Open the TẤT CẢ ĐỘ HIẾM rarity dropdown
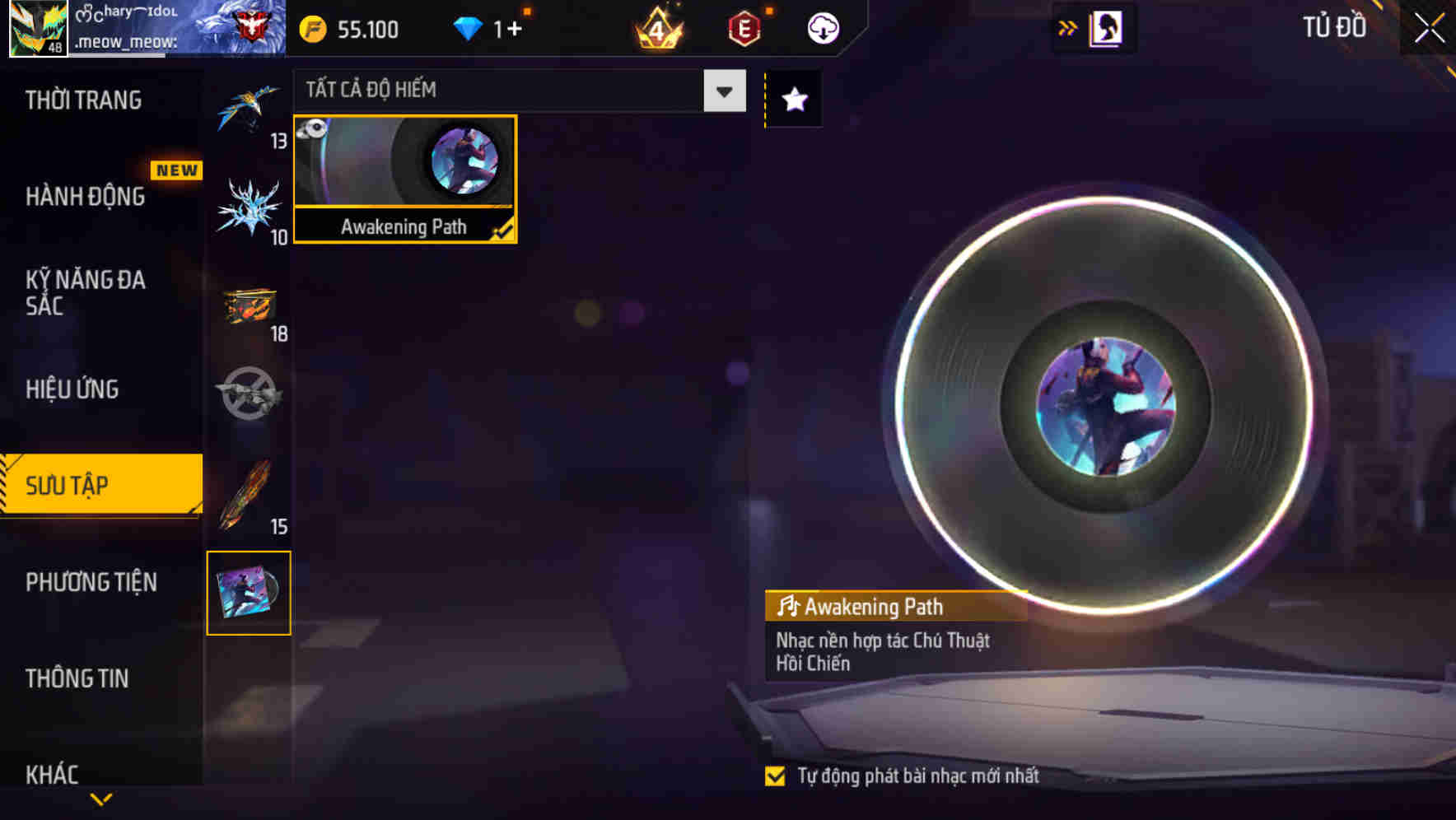This screenshot has width=1456, height=820. click(723, 91)
